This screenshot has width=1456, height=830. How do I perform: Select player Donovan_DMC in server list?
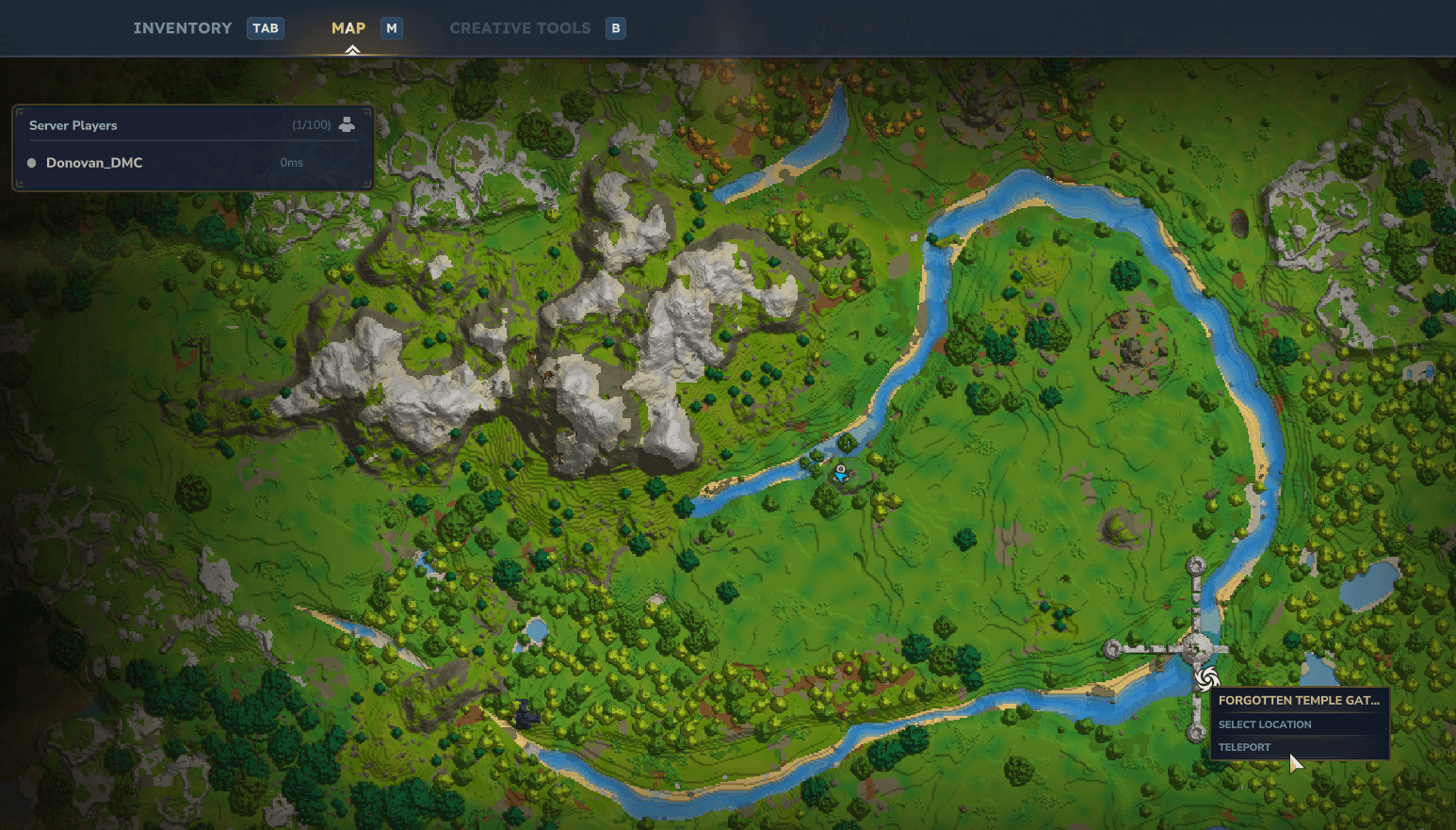pos(94,163)
